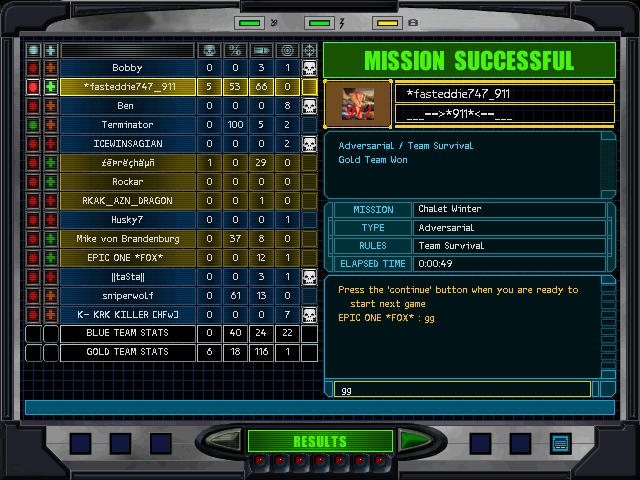The width and height of the screenshot is (640, 480).
Task: Choose Husky7 from the scoreboard
Action: tap(128, 220)
